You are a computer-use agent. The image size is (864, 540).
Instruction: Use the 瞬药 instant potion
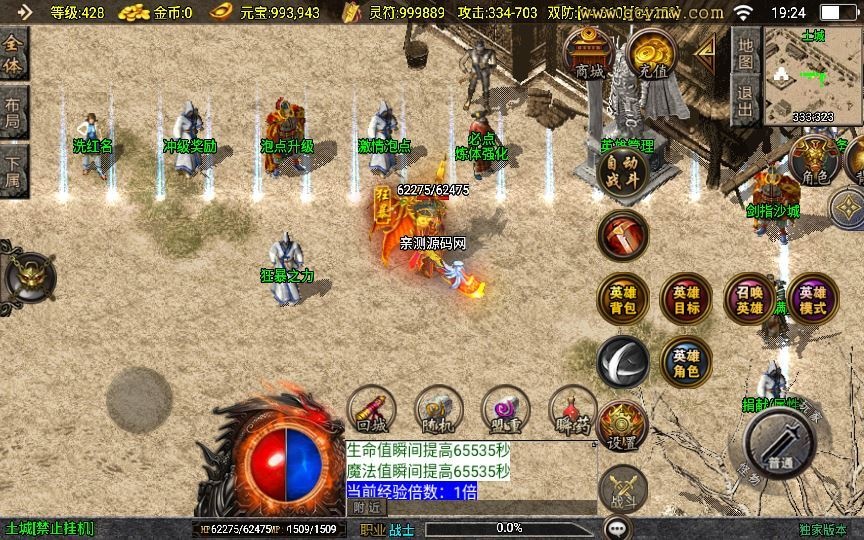573,410
